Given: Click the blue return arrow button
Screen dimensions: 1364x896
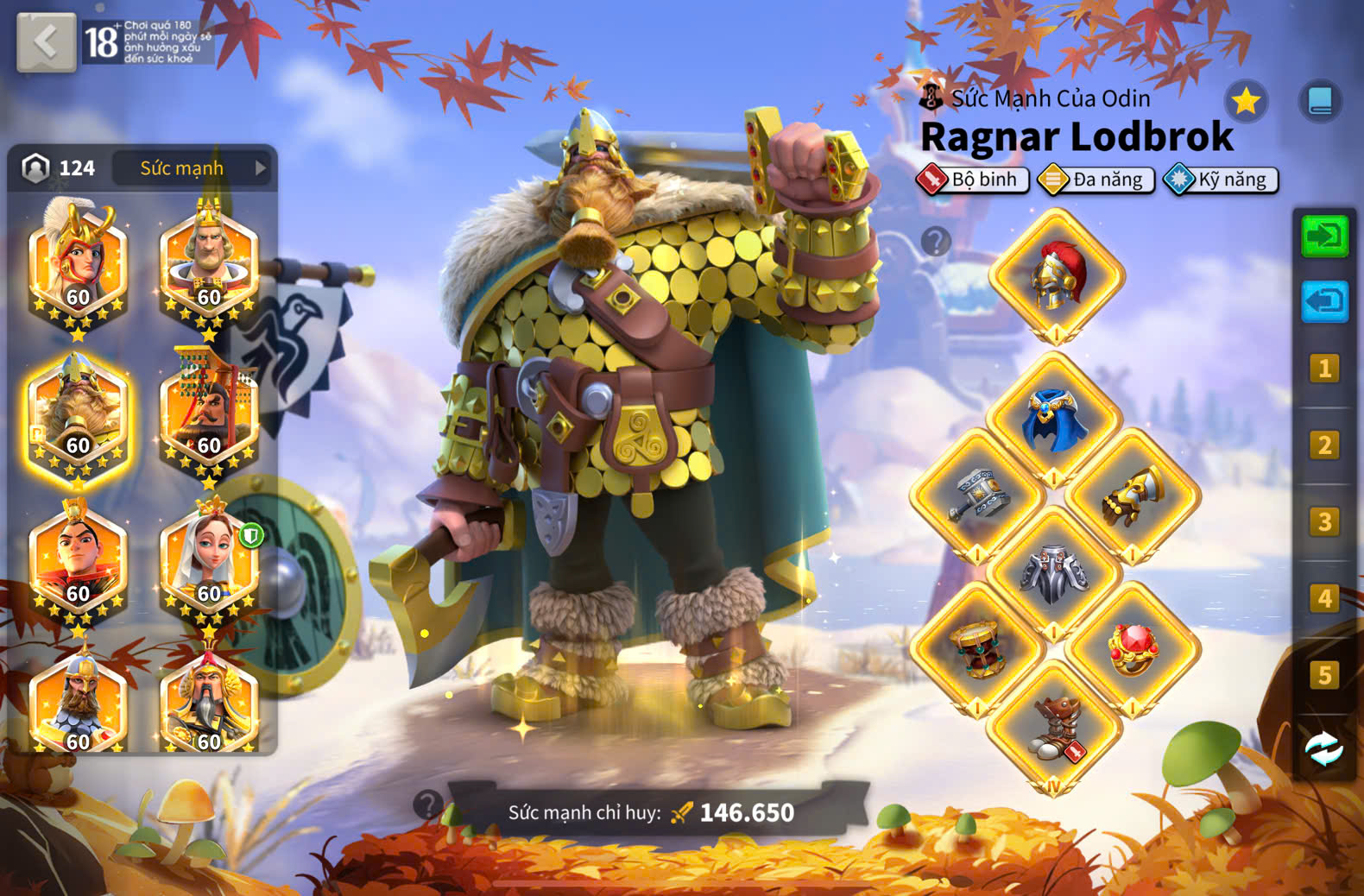Looking at the screenshot, I should (x=1324, y=301).
